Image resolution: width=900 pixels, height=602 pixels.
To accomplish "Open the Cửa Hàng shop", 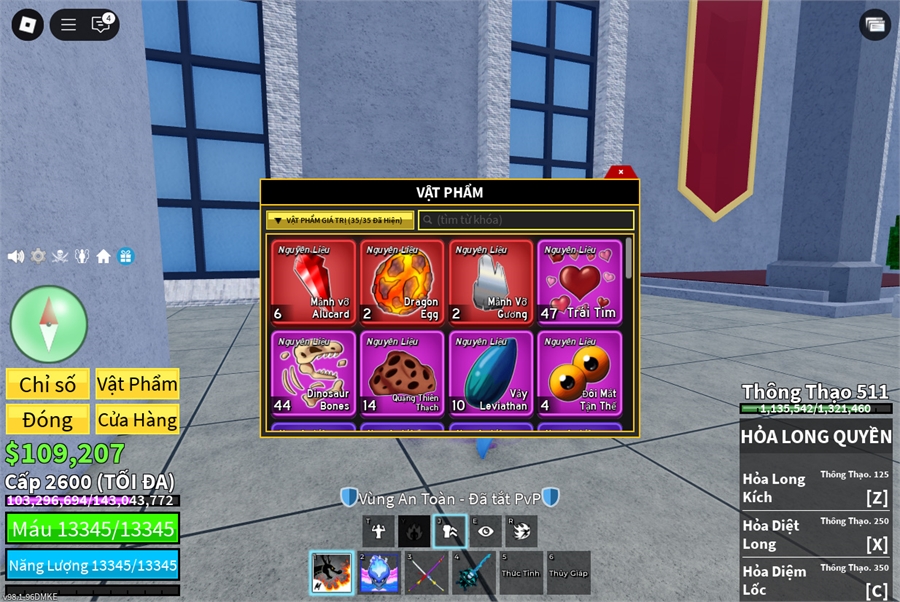I will tap(137, 419).
